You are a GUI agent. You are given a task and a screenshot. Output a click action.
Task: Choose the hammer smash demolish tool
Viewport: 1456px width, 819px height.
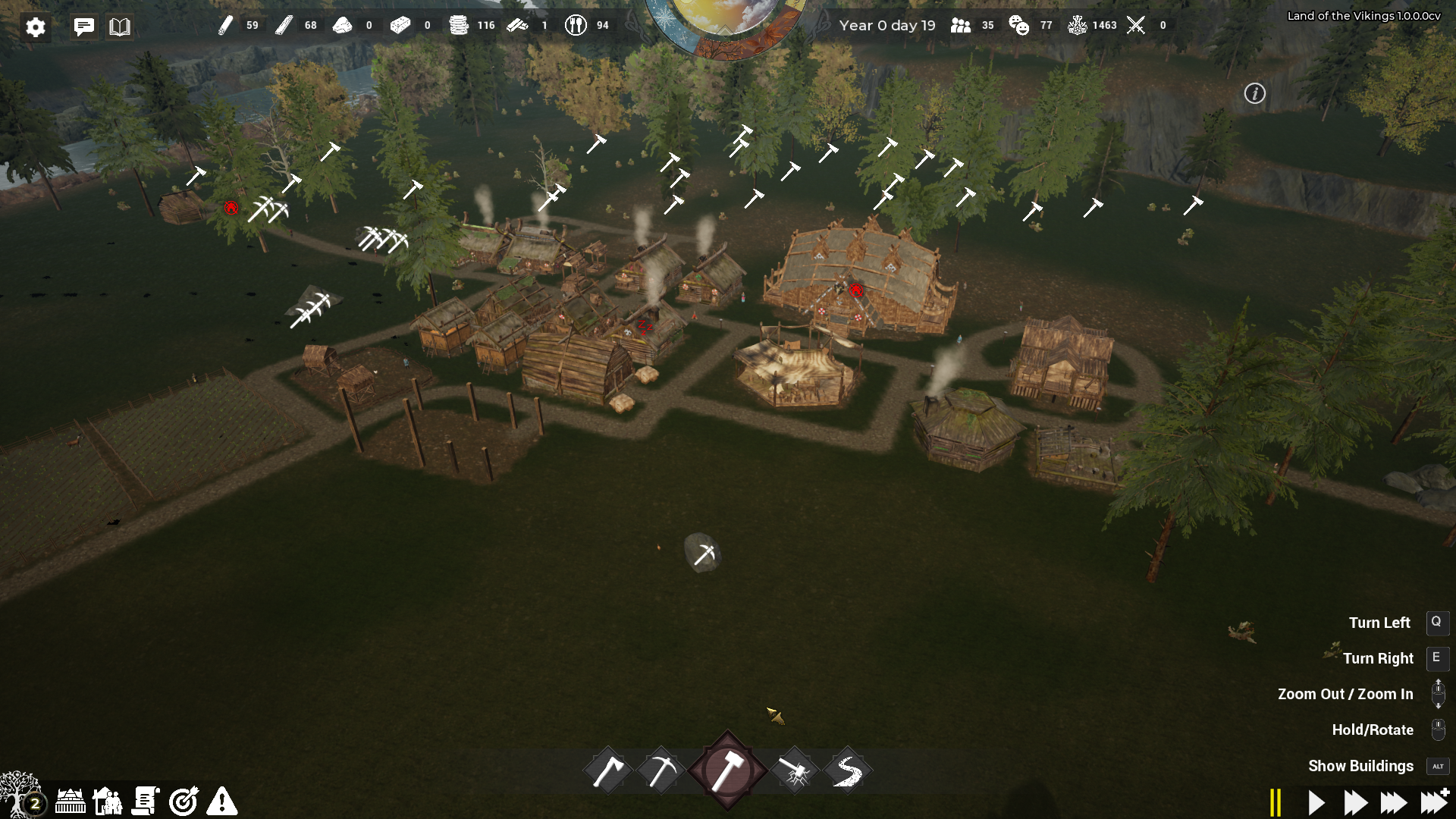(794, 772)
